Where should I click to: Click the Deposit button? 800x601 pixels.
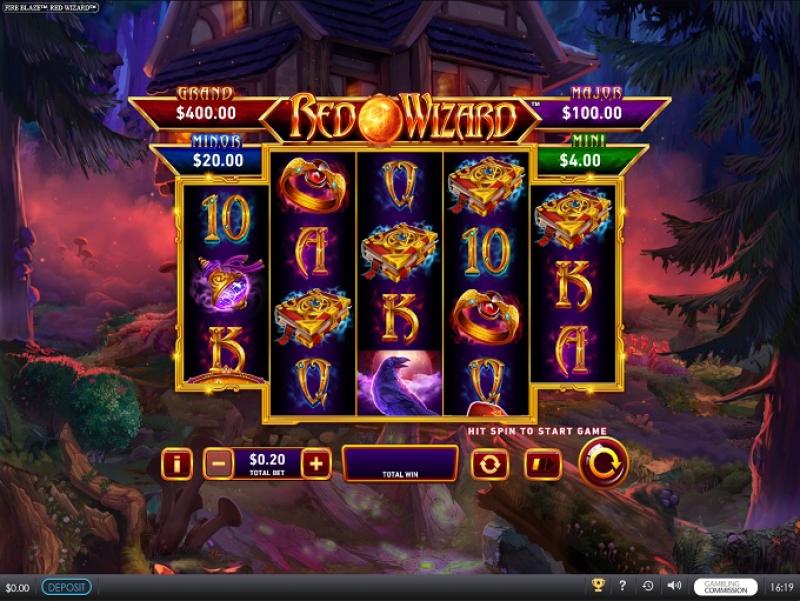(66, 587)
